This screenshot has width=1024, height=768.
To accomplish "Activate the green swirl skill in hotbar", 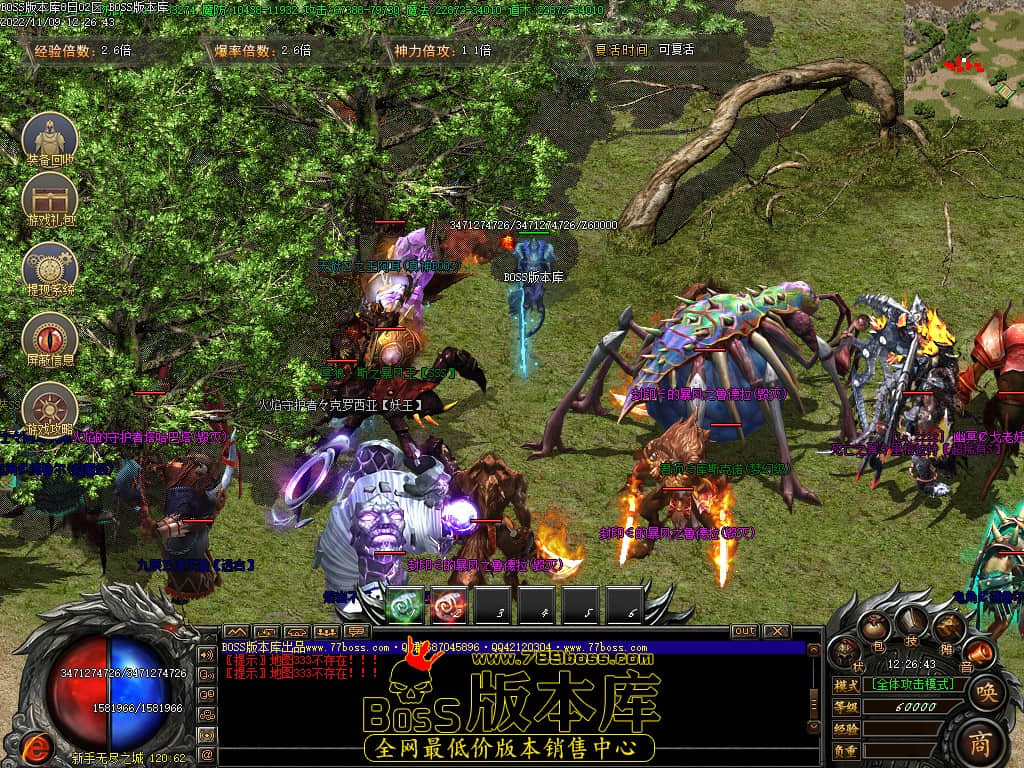I will pyautogui.click(x=405, y=604).
